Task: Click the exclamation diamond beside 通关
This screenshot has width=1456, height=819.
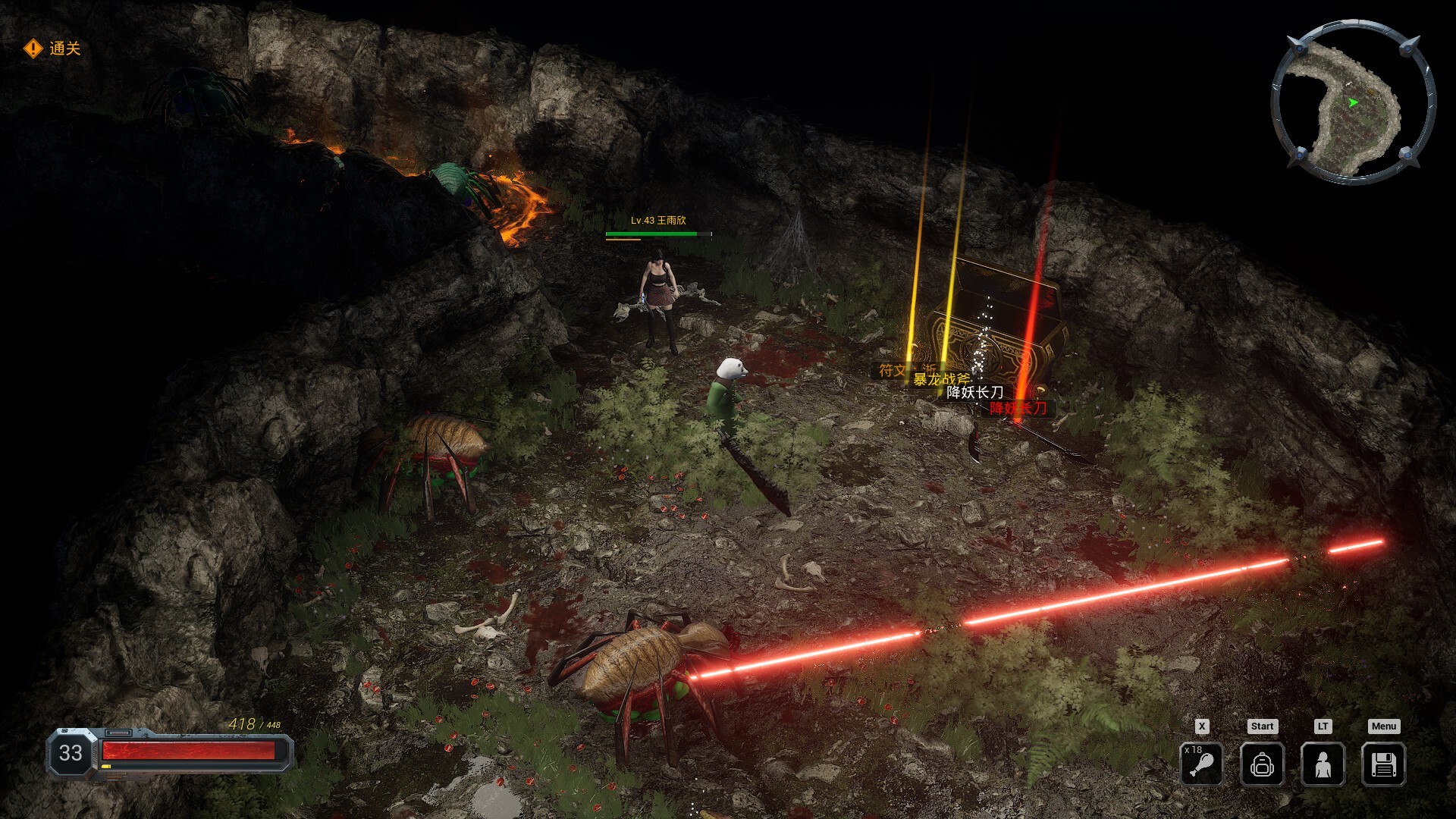Action: point(32,50)
